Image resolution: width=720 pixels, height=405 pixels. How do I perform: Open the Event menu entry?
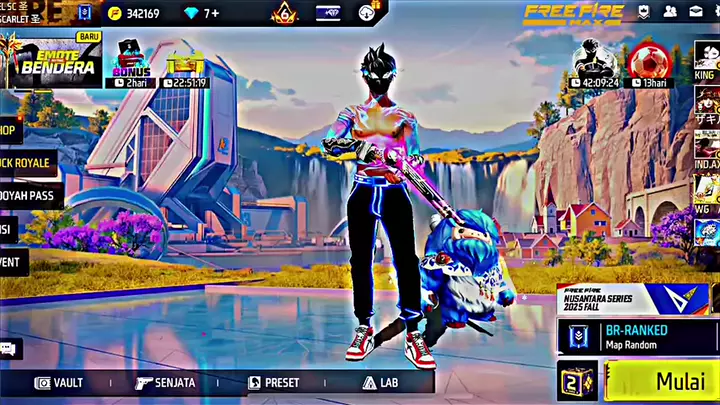(x=12, y=262)
